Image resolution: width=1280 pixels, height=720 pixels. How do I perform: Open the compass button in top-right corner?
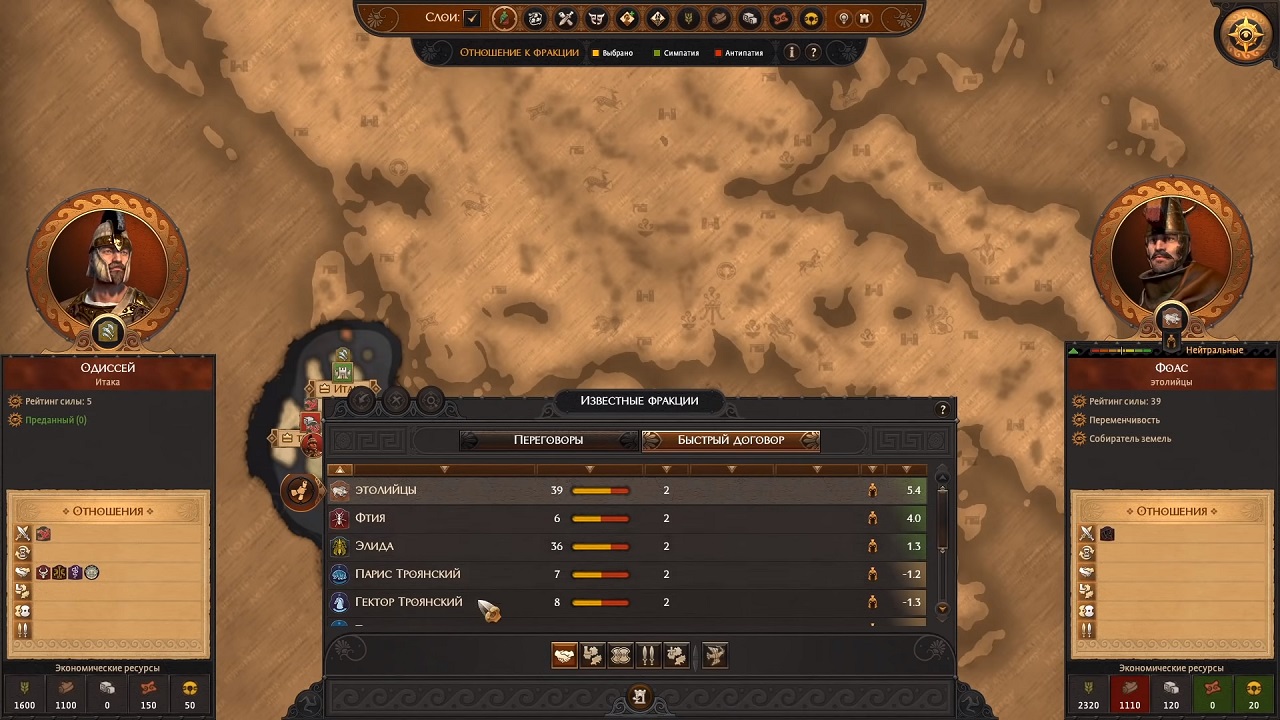(1246, 36)
